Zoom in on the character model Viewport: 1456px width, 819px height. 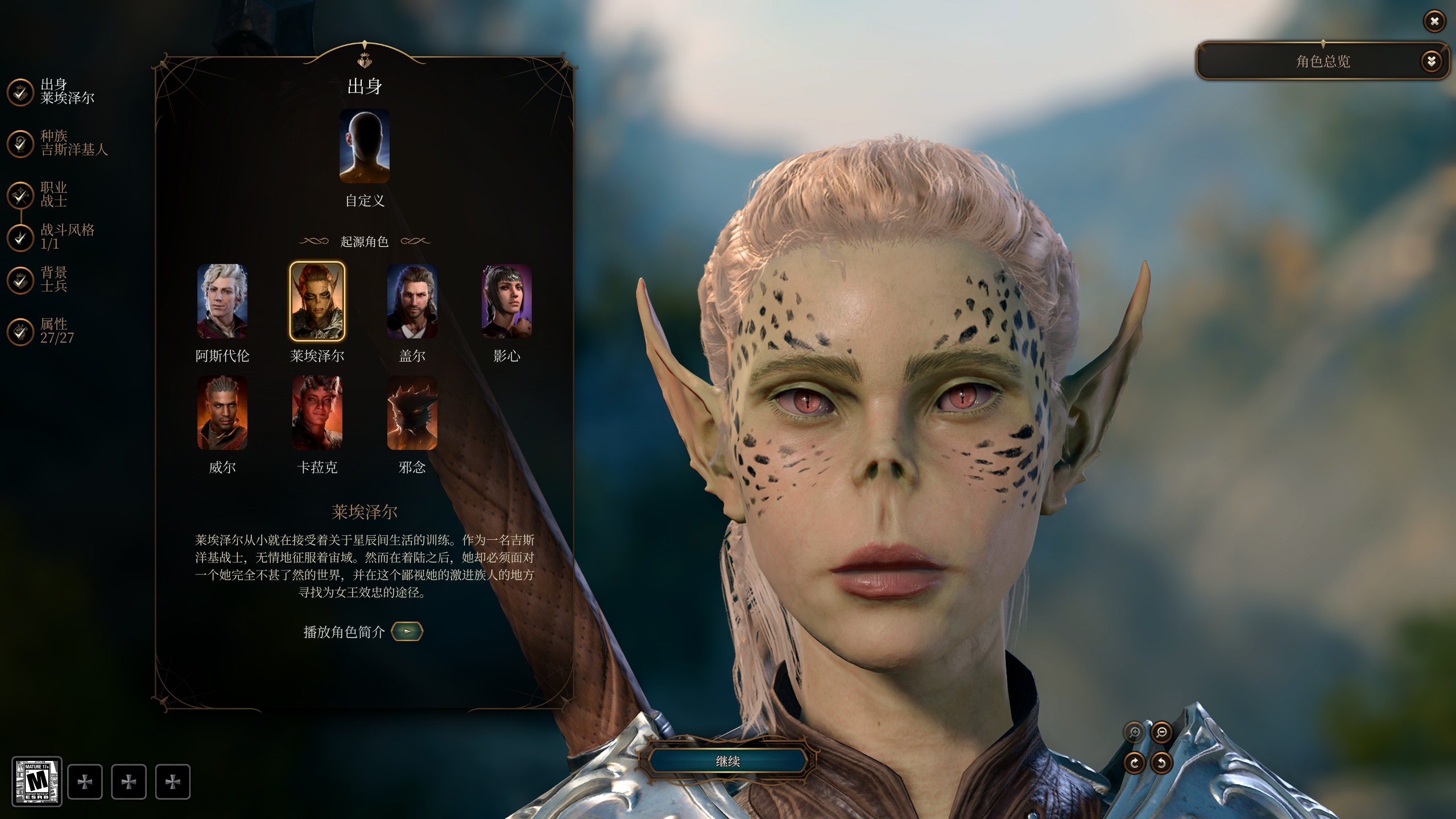[1134, 733]
